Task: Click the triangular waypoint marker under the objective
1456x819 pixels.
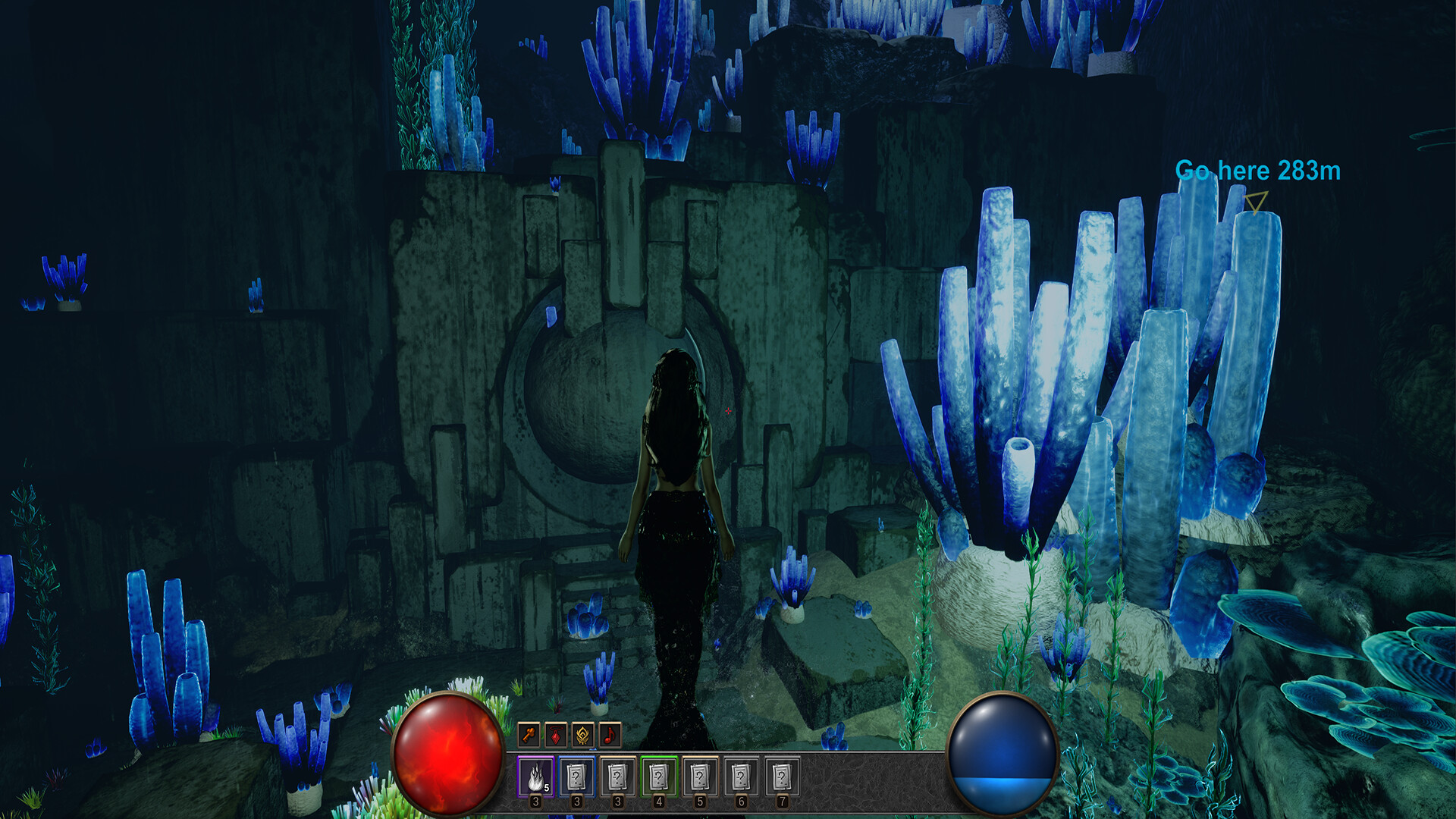Action: (x=1255, y=202)
